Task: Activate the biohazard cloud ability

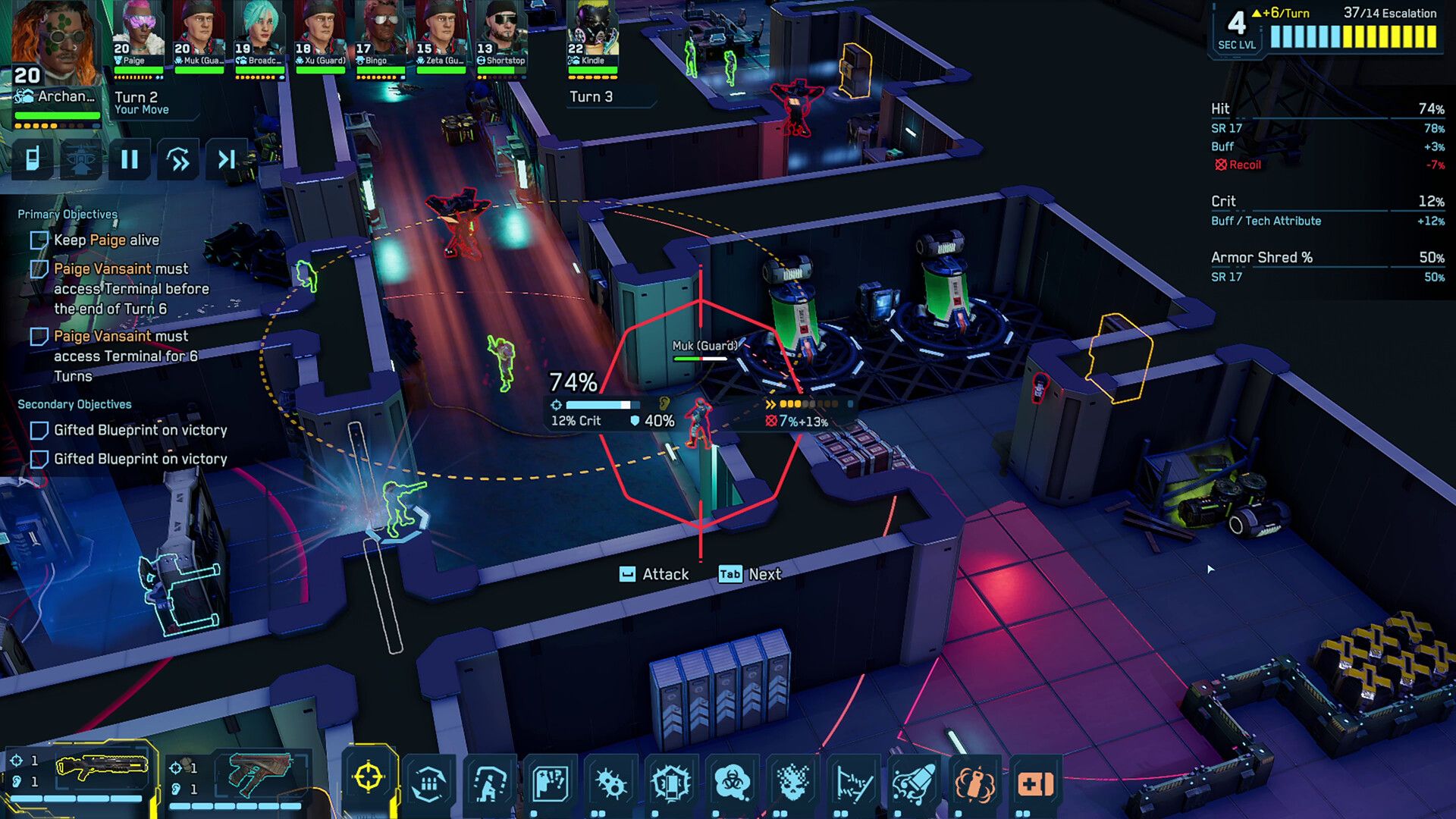Action: (x=730, y=781)
